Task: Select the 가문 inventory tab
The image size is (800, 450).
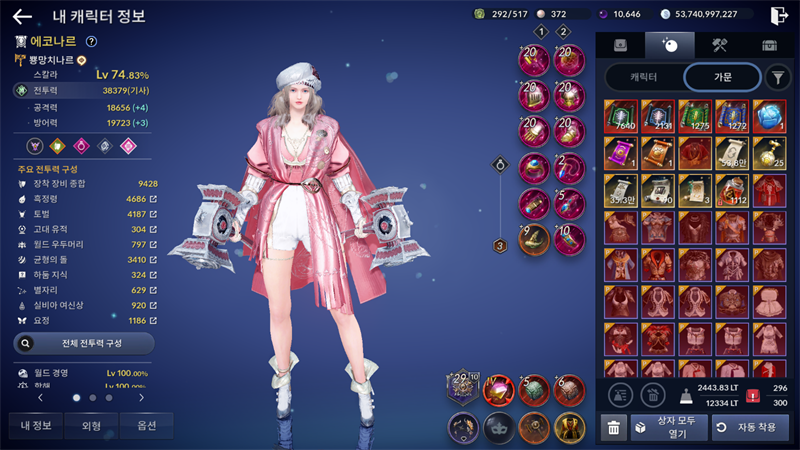Action: click(x=720, y=77)
